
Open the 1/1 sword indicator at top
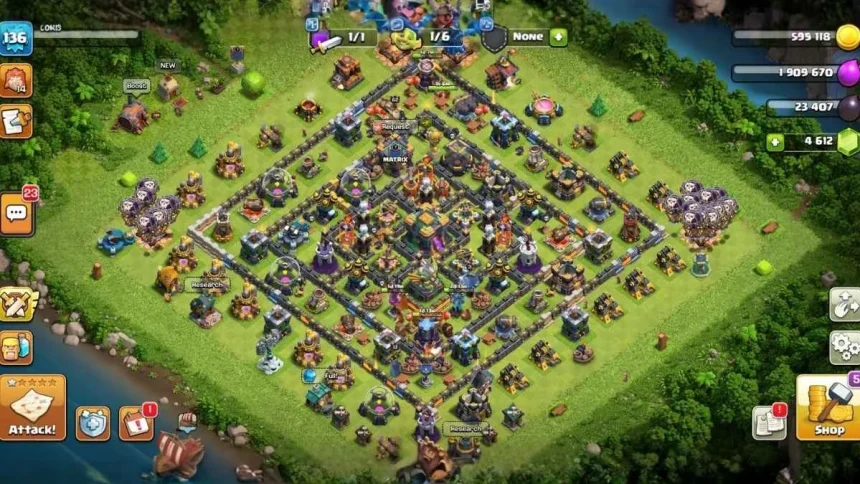(343, 38)
